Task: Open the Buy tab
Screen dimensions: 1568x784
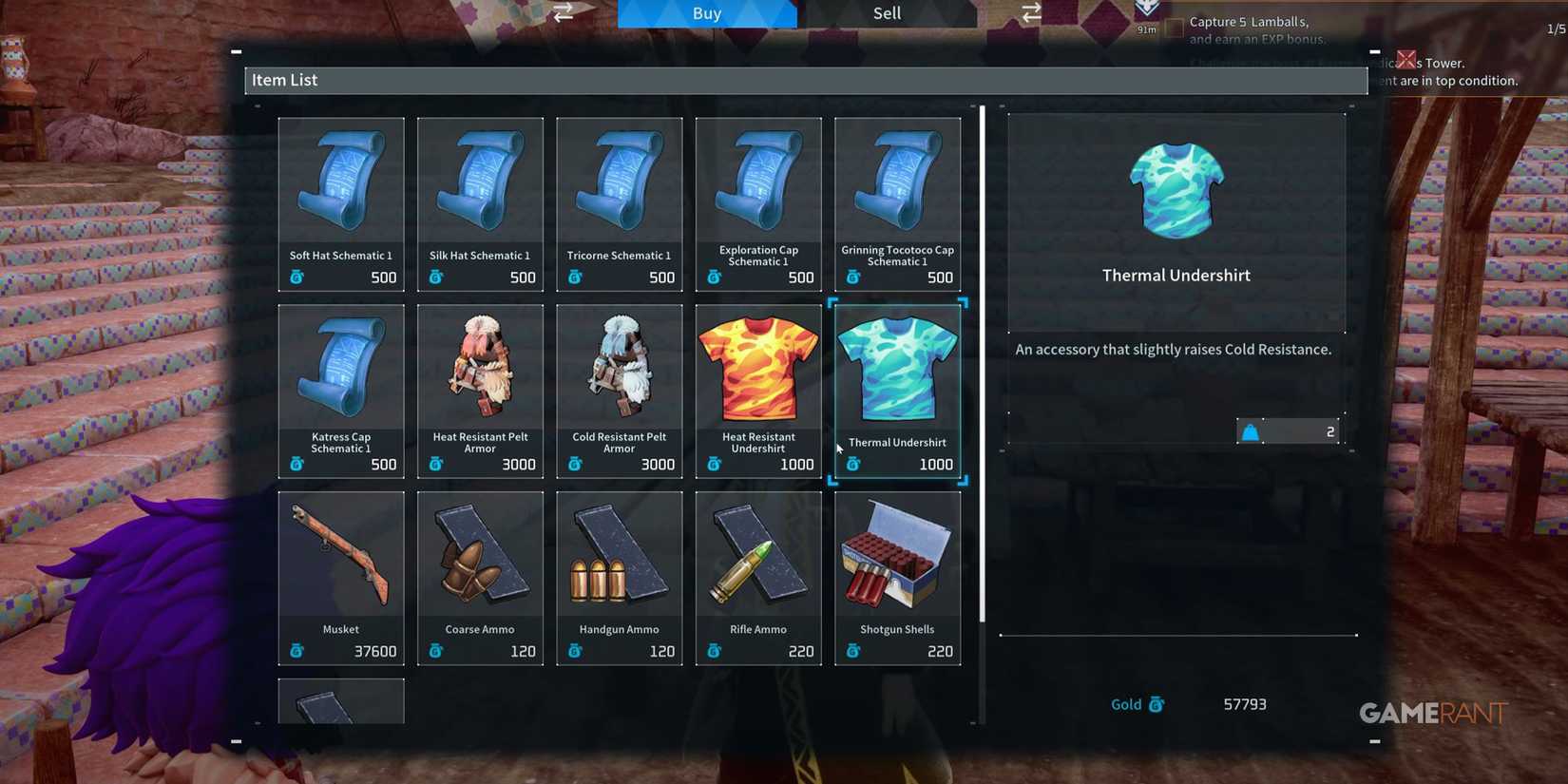Action: [707, 13]
